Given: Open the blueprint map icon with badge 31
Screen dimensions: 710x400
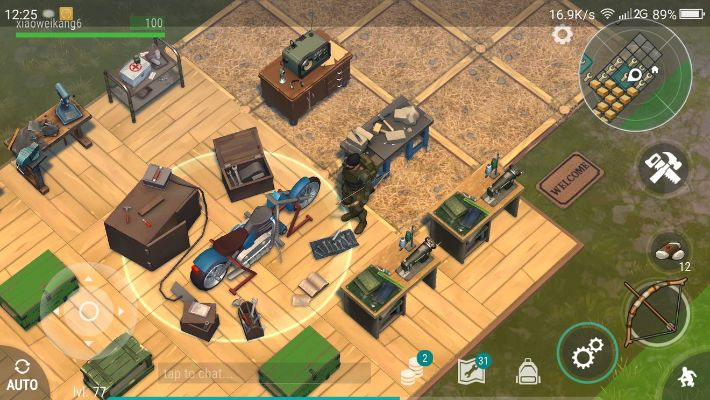Looking at the screenshot, I should [472, 372].
